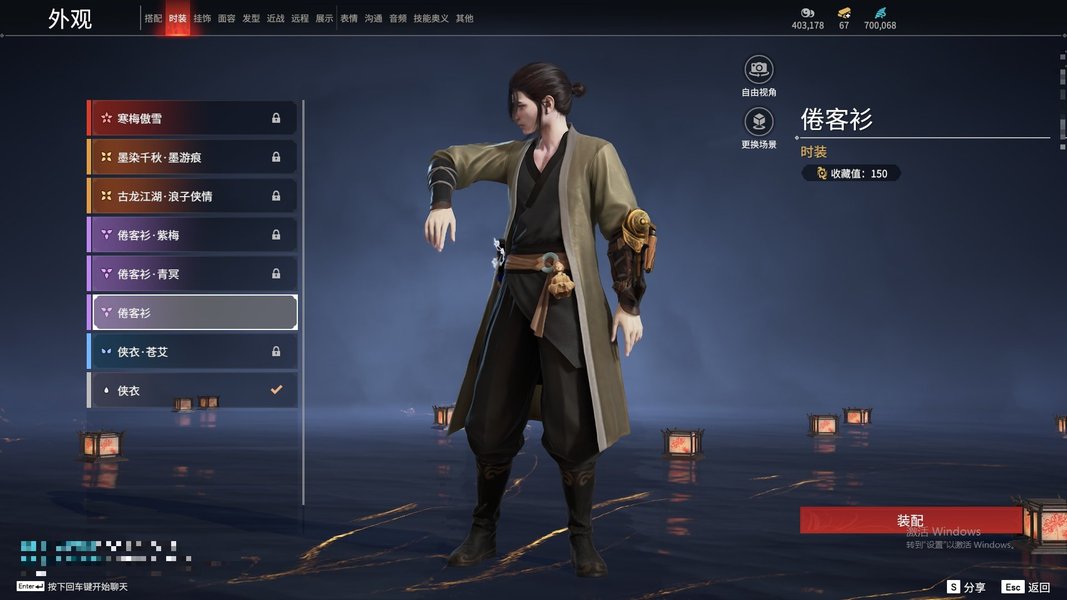Image resolution: width=1067 pixels, height=600 pixels.
Task: Choose the 墨染千秋·墨游痕 outfit
Action: pos(192,157)
